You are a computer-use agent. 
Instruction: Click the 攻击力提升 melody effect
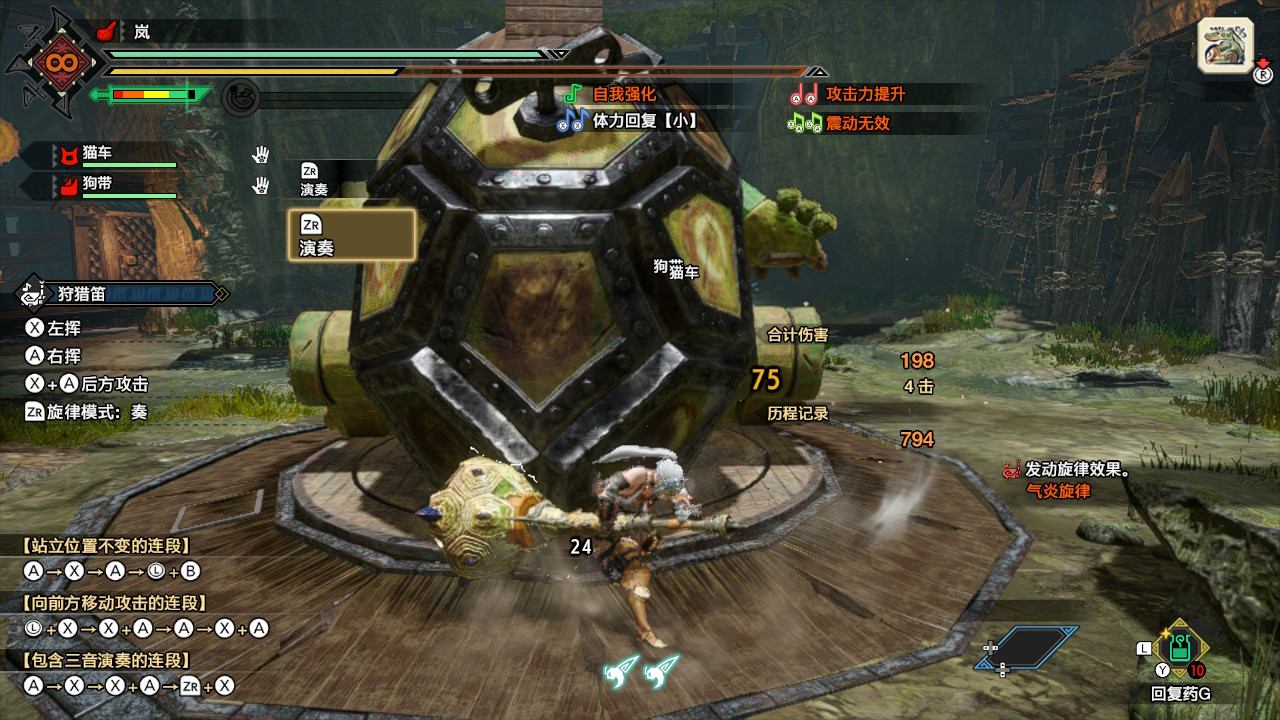coord(852,94)
